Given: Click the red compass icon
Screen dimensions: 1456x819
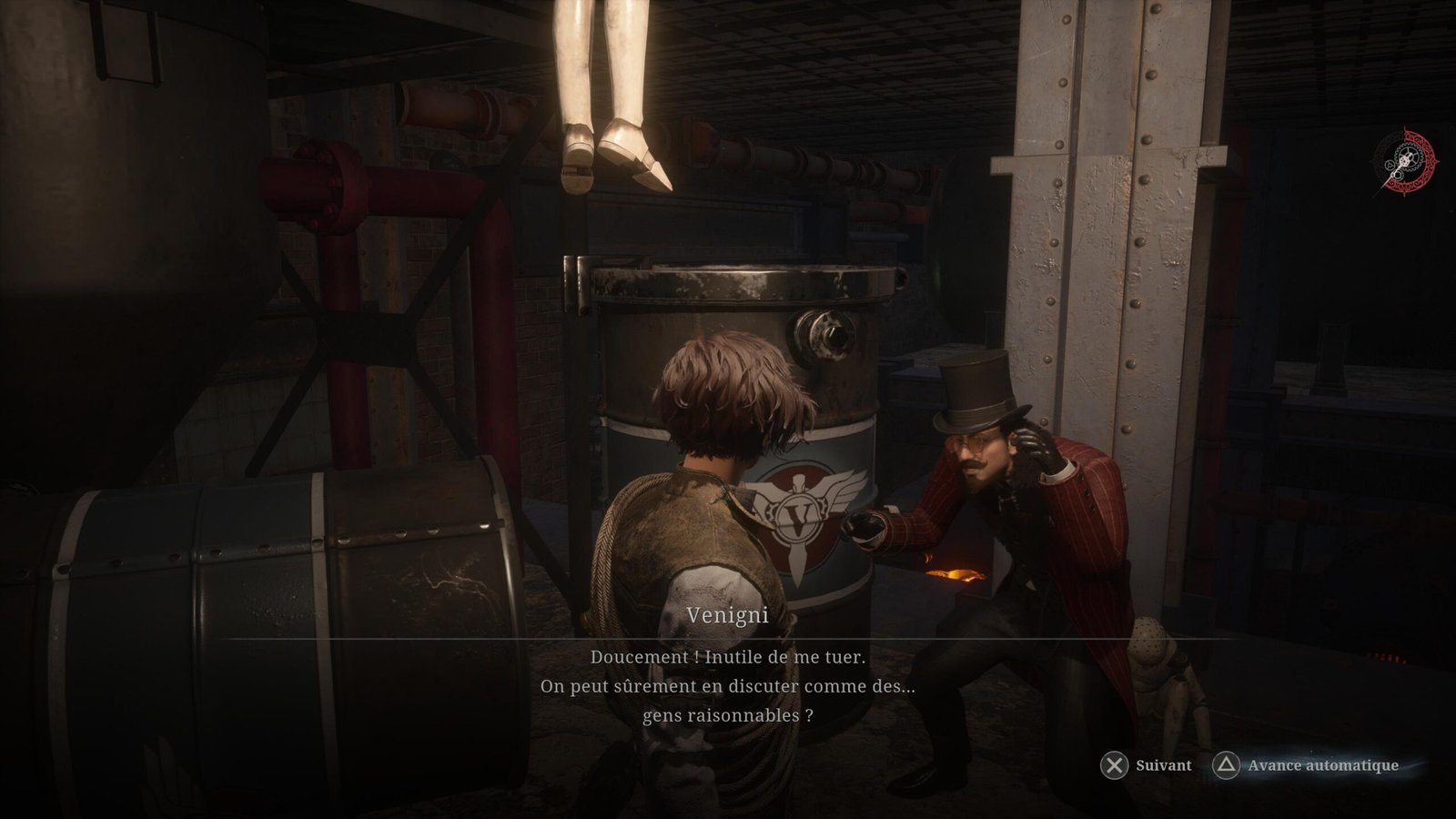Looking at the screenshot, I should [1403, 159].
